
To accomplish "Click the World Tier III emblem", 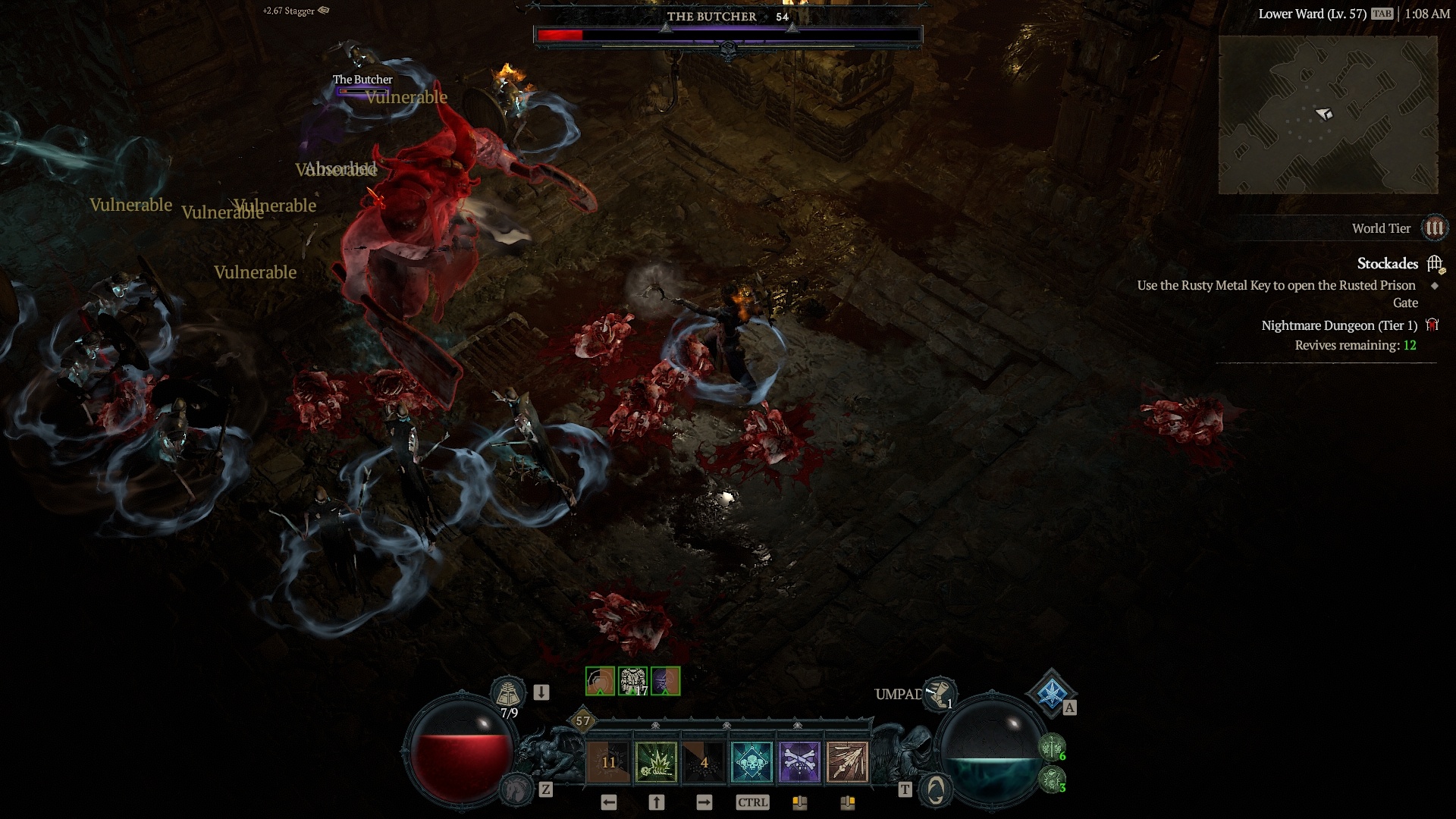I will coord(1434,228).
